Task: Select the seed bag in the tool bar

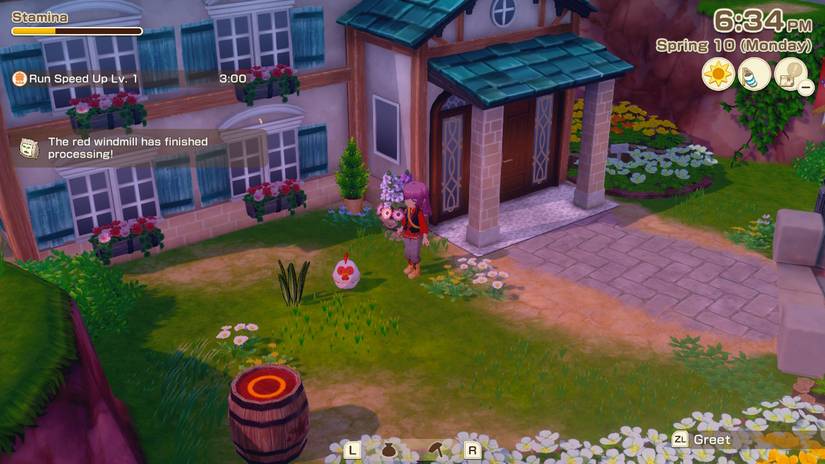Action: [389, 450]
